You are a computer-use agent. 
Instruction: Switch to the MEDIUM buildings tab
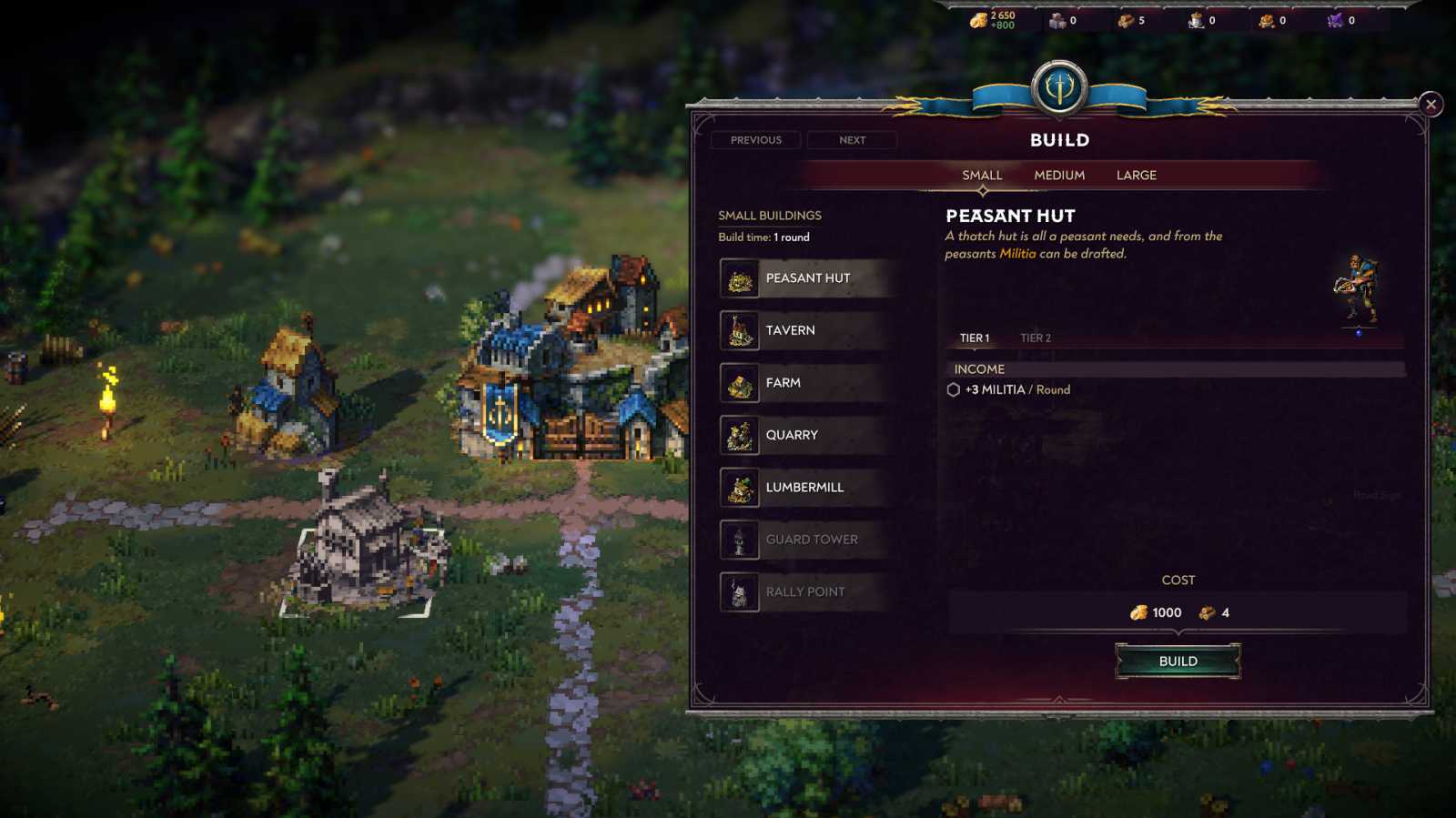1058,175
